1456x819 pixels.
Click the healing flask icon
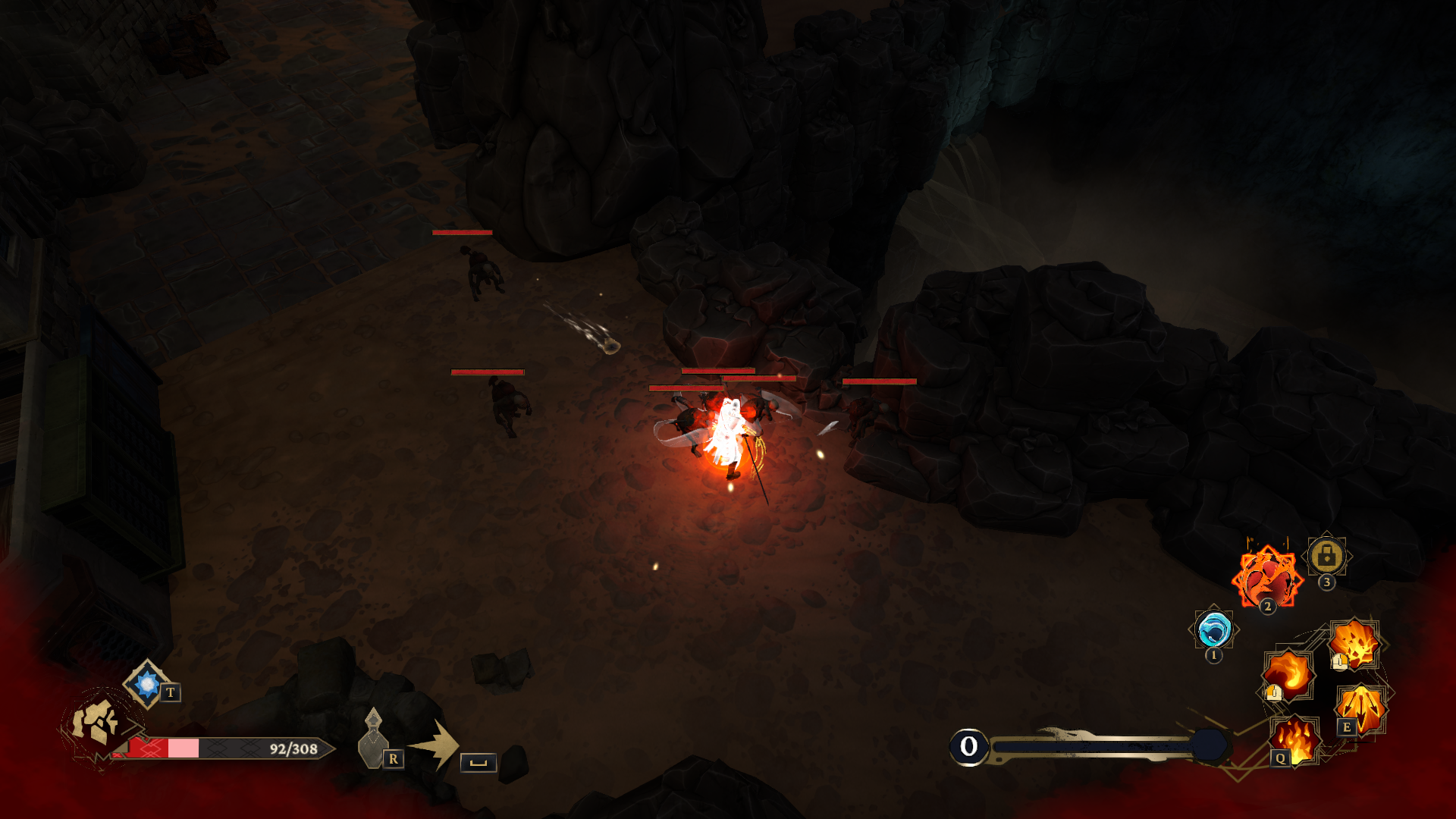point(373,739)
